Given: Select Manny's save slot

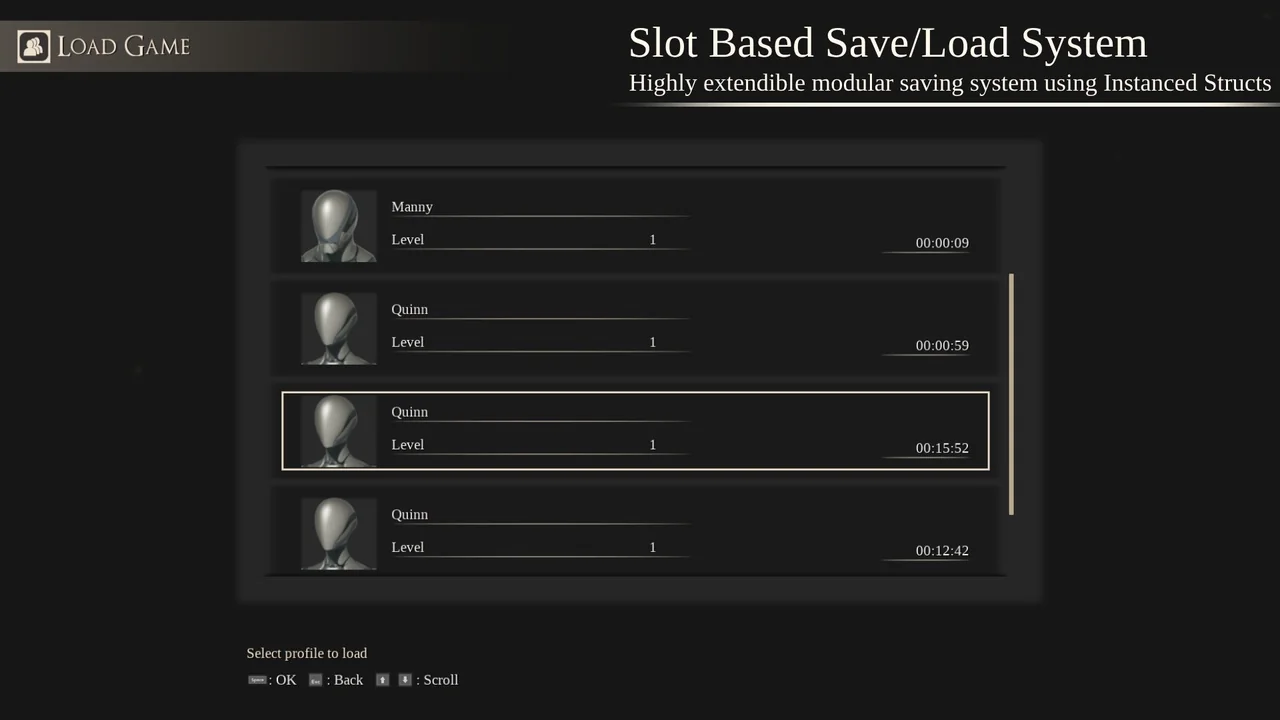Looking at the screenshot, I should pos(635,225).
